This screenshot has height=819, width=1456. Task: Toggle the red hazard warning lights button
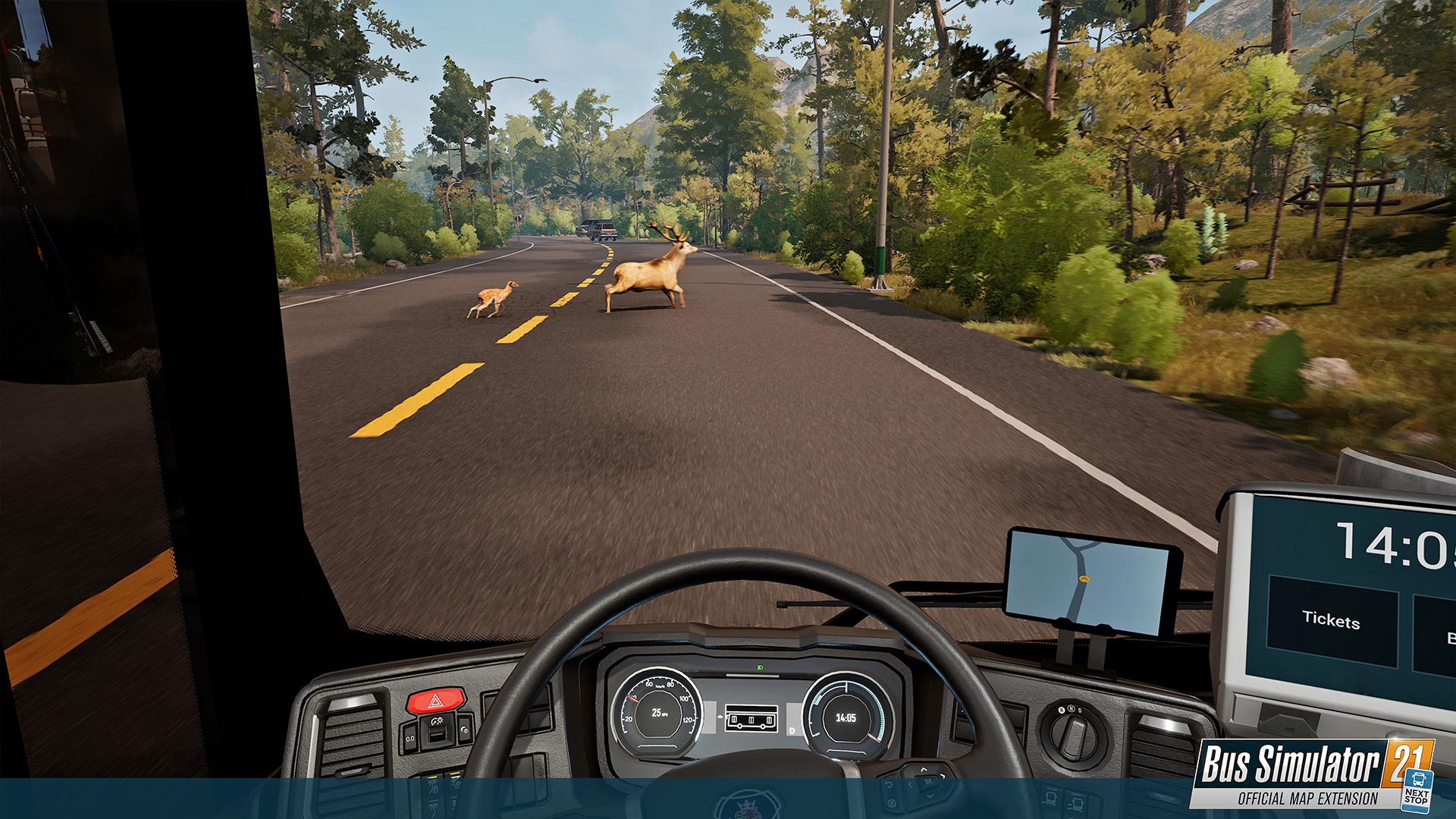pyautogui.click(x=435, y=701)
